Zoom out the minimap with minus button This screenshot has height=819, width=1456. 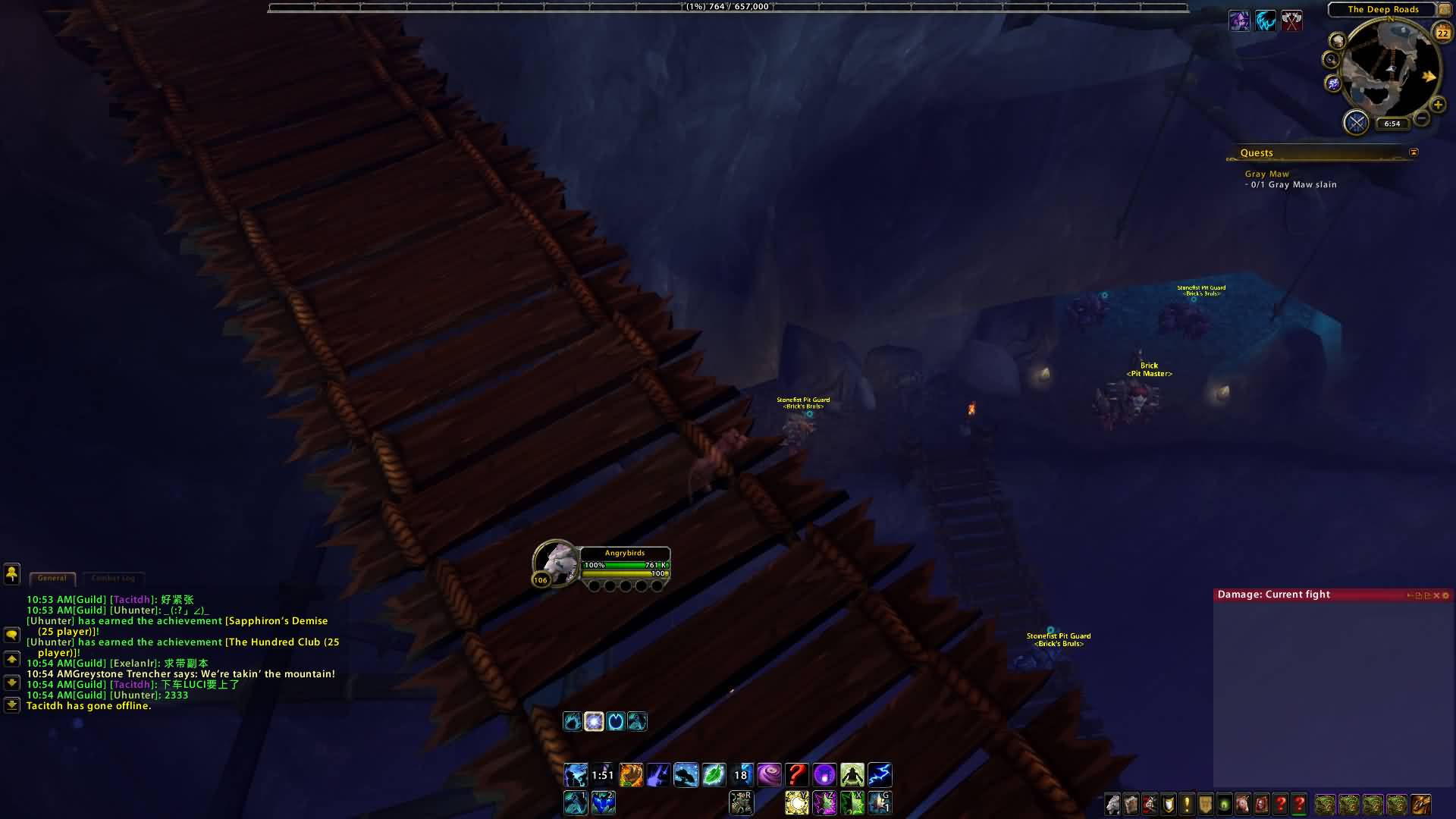[x=1422, y=118]
